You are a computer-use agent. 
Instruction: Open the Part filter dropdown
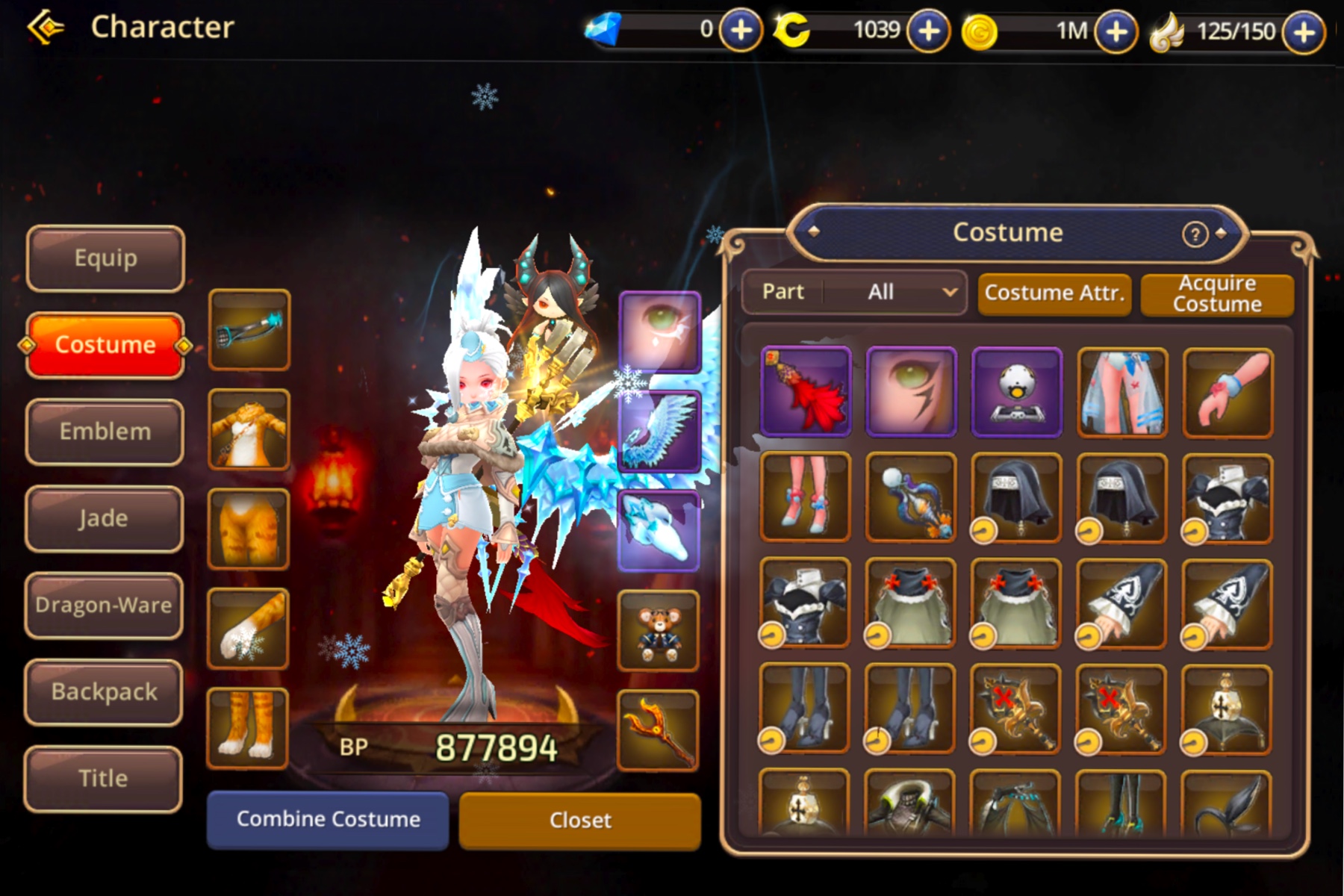[854, 292]
